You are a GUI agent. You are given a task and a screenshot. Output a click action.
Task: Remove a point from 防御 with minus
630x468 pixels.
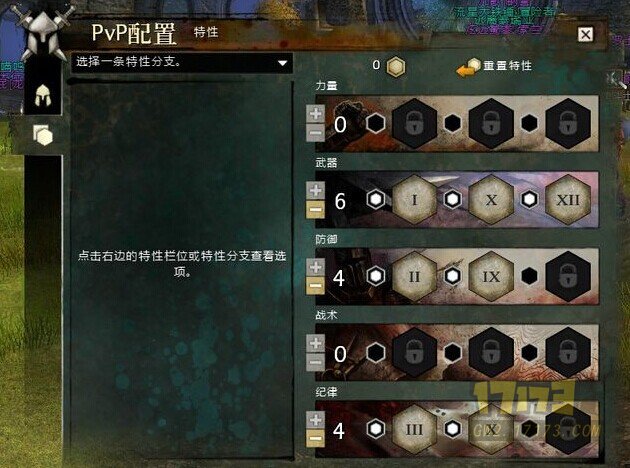315,285
